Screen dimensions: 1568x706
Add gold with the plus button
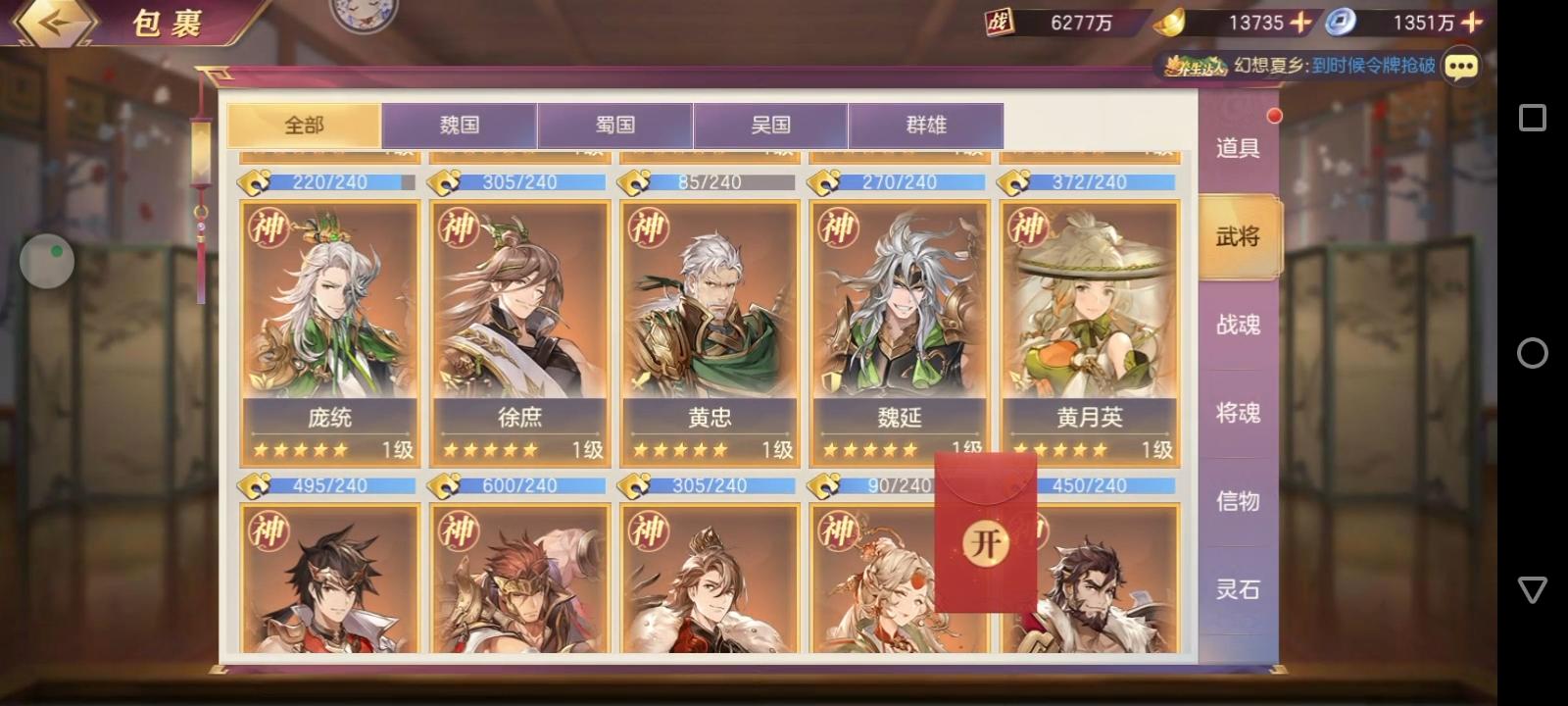point(1300,21)
